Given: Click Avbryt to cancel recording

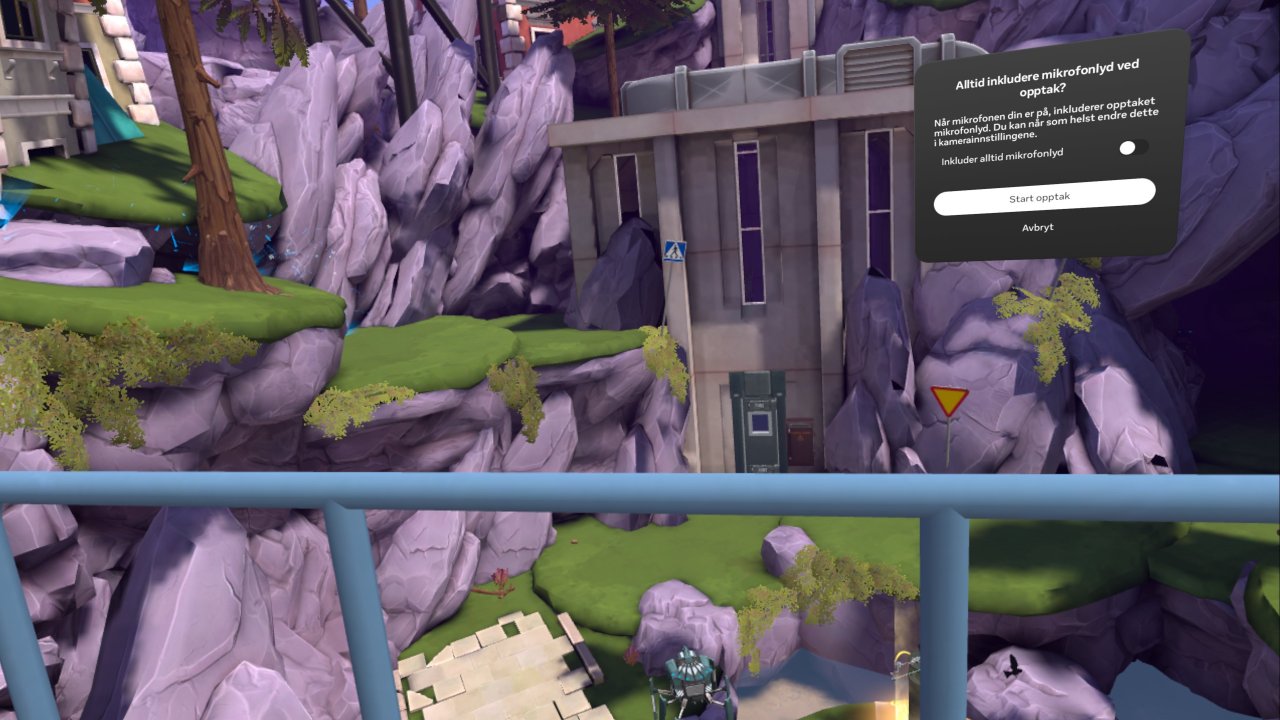Looking at the screenshot, I should [1038, 228].
